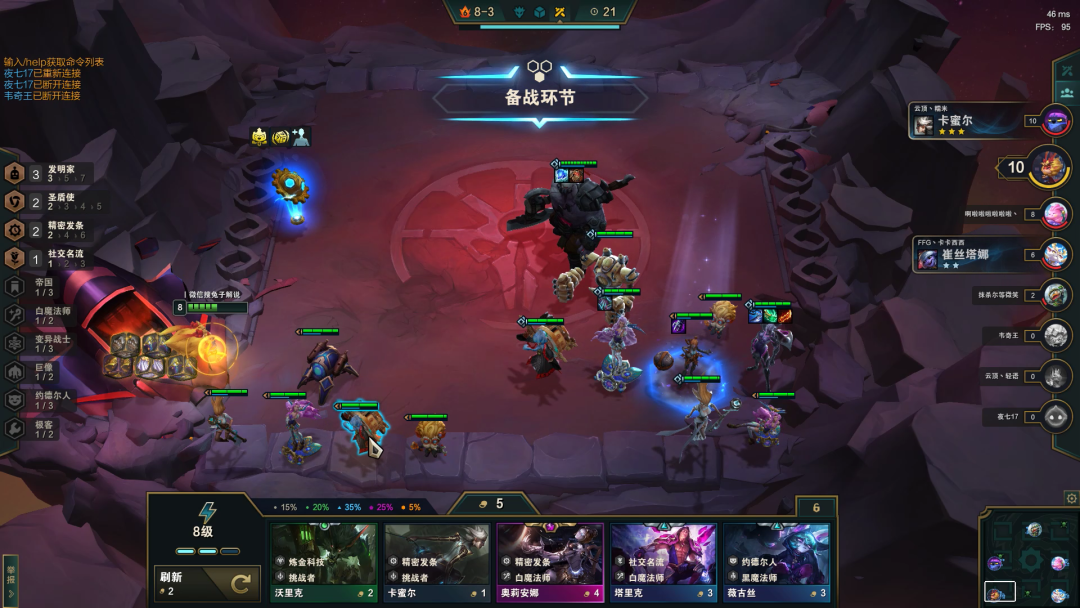View the top scoreboard player portrait beside 卡蜜尔

click(x=1056, y=122)
